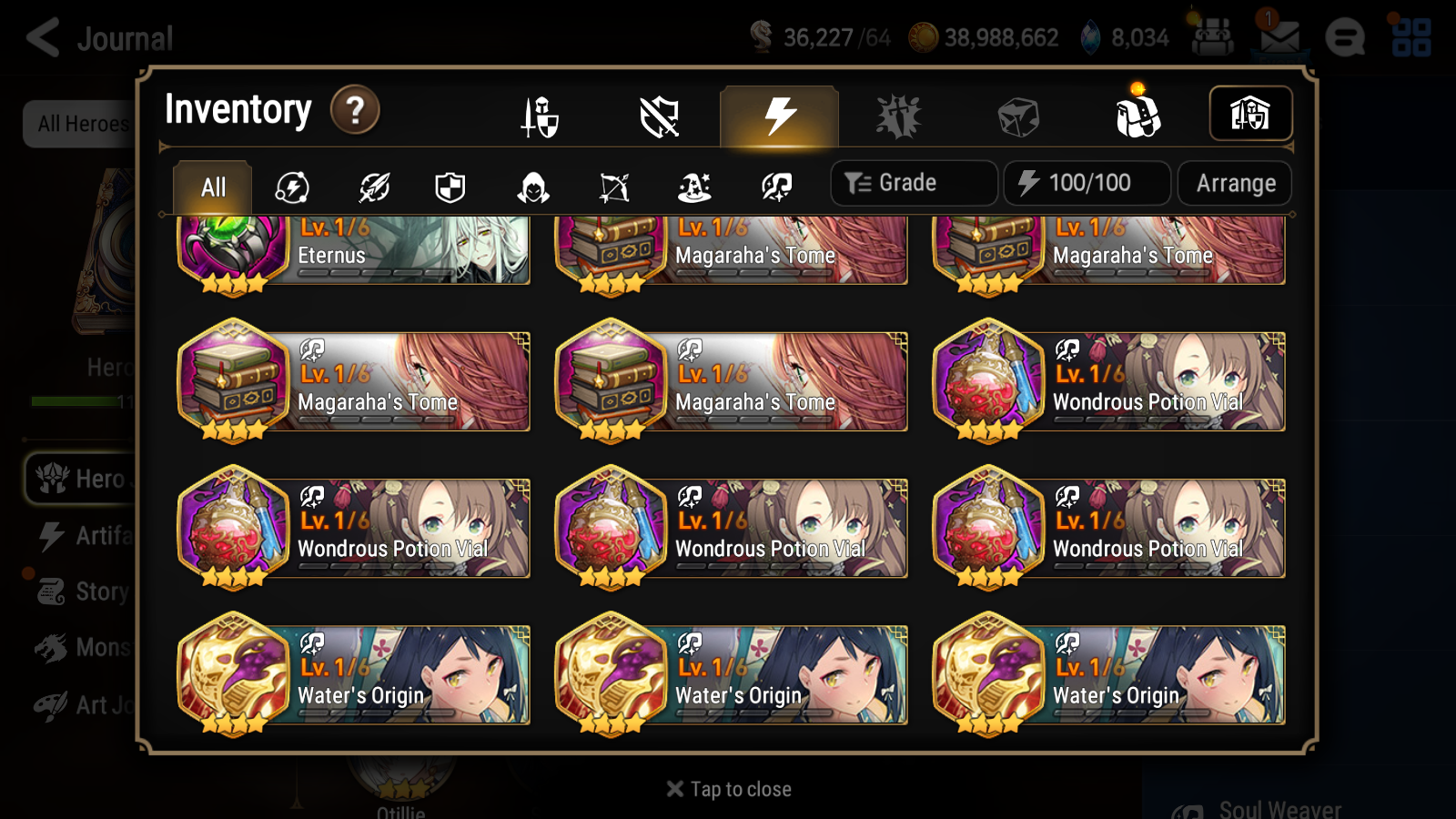Screen dimensions: 1456x819
Task: Check the 100/100 inventory capacity indicator
Action: click(1087, 183)
